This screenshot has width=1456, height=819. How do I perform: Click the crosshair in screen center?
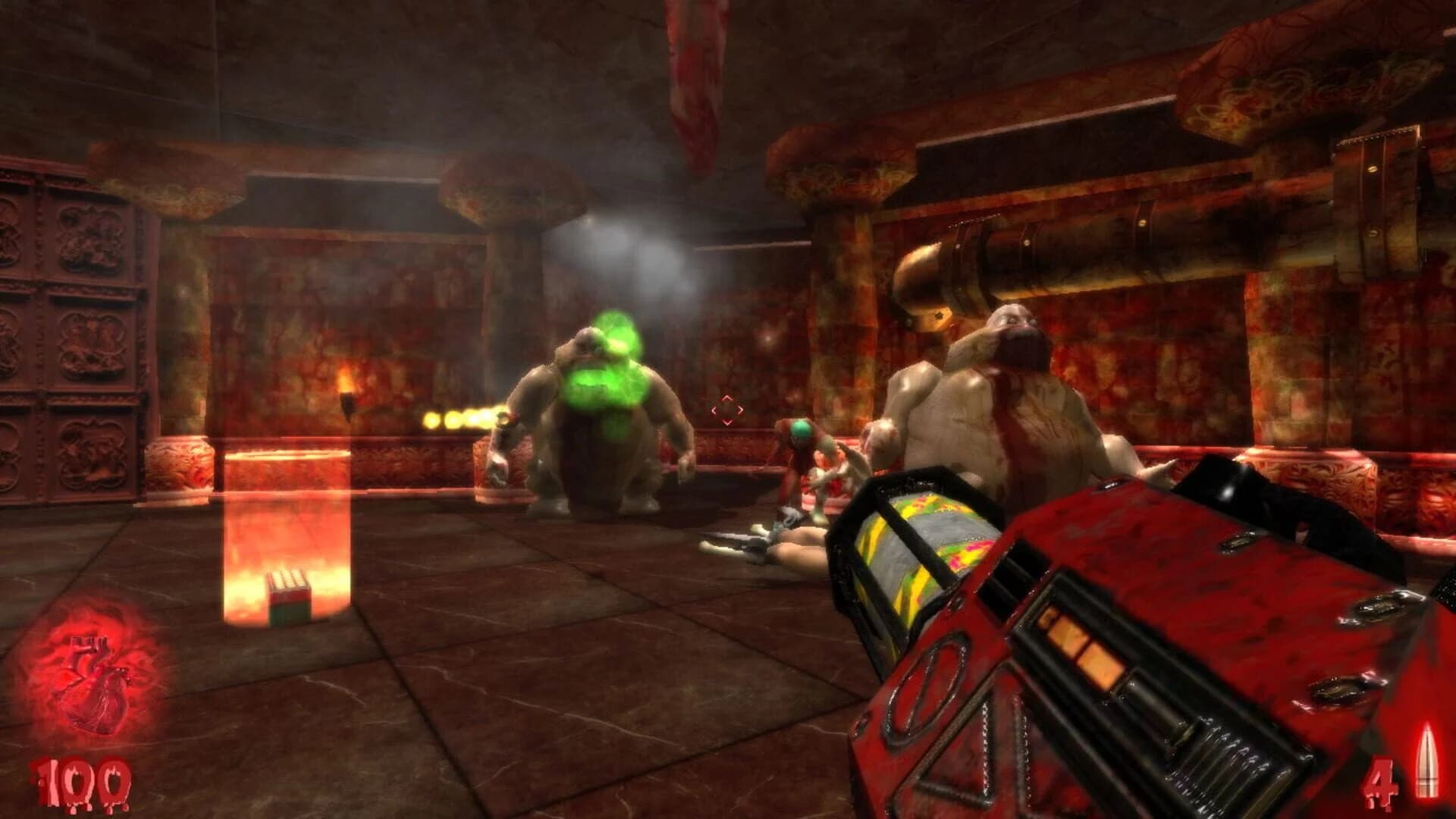coord(726,411)
